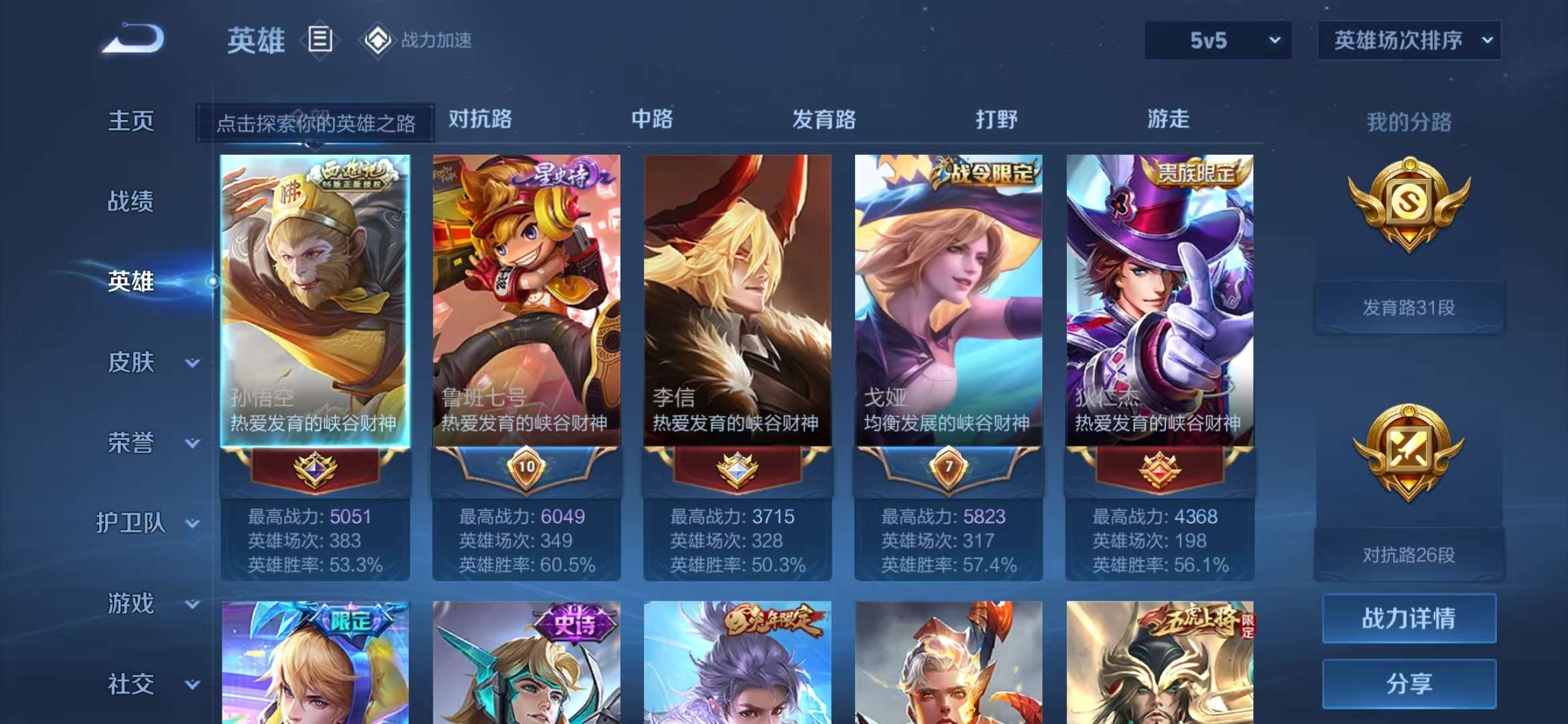Switch to the 中路 lane tab
This screenshot has width=1568, height=724.
652,119
